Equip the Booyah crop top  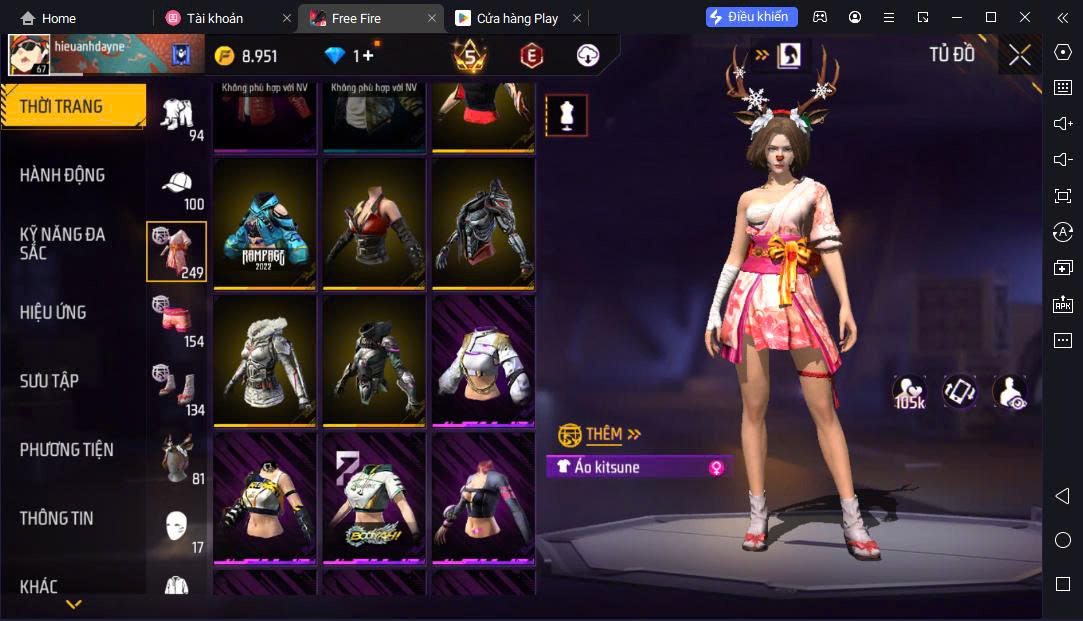(x=374, y=498)
